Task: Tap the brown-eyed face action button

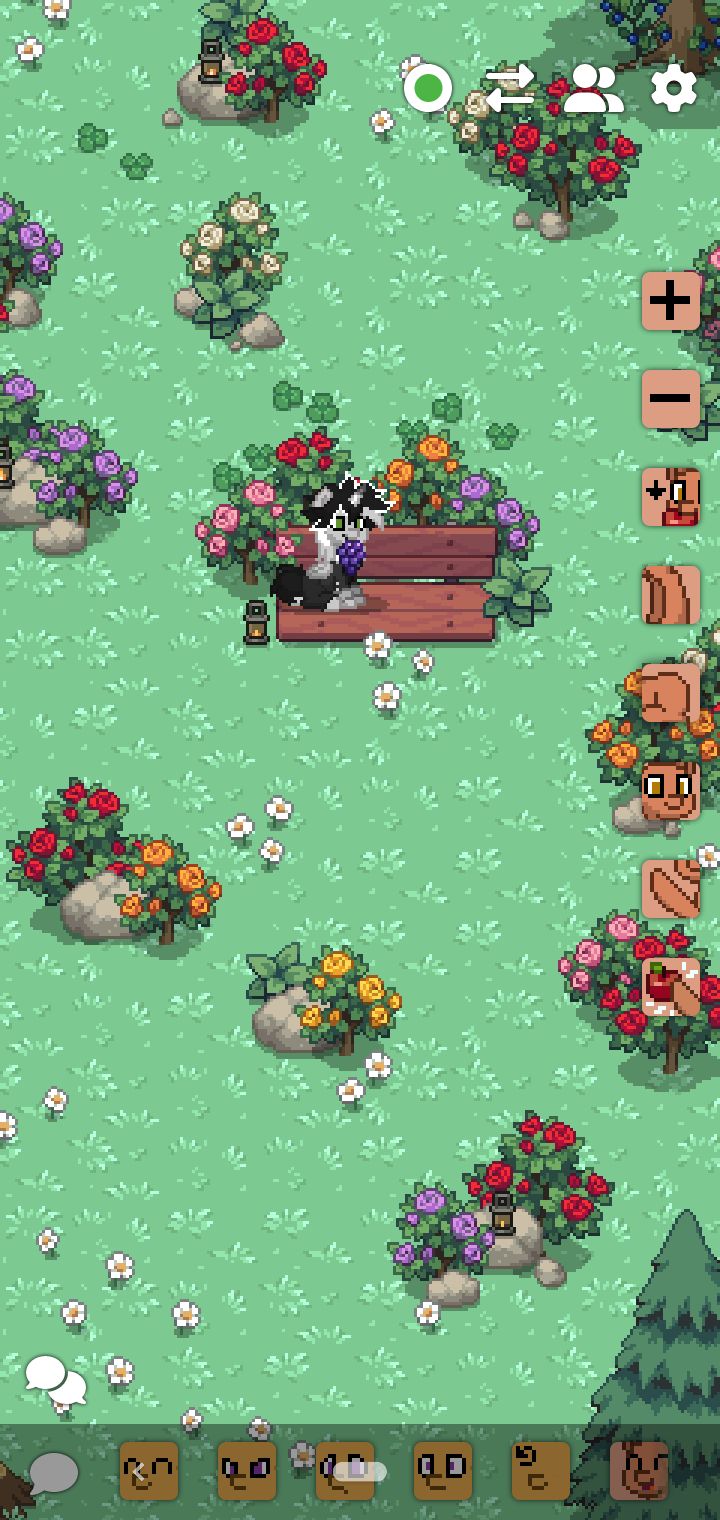Action: [670, 790]
